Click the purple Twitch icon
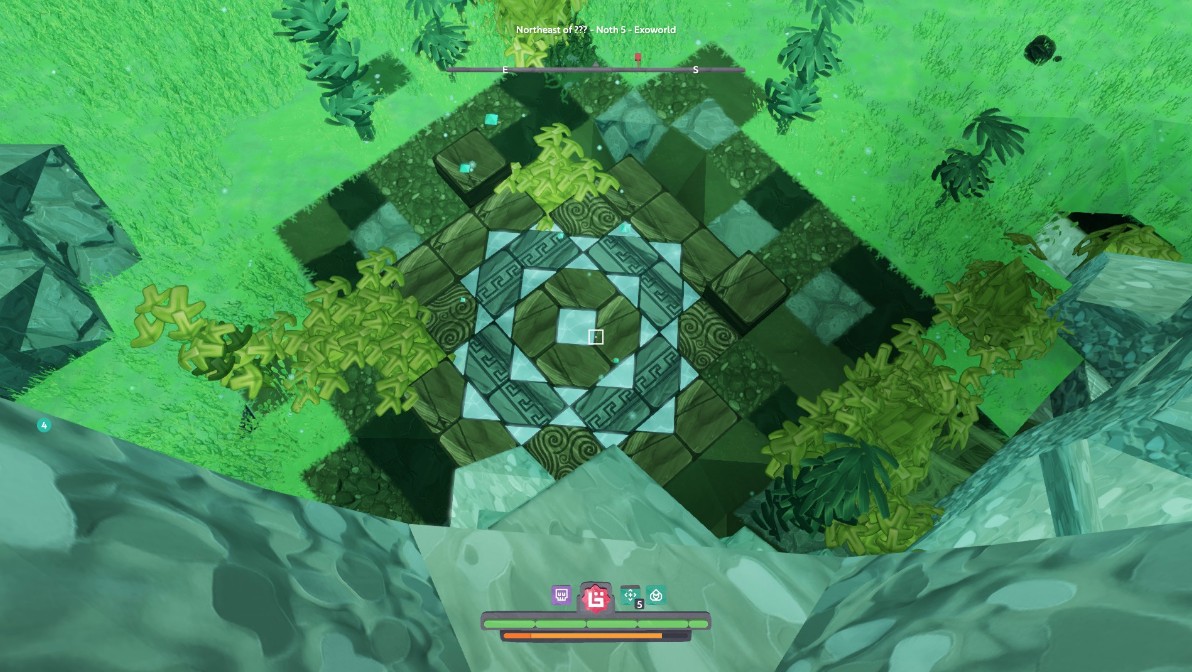The image size is (1192, 672). coord(561,596)
